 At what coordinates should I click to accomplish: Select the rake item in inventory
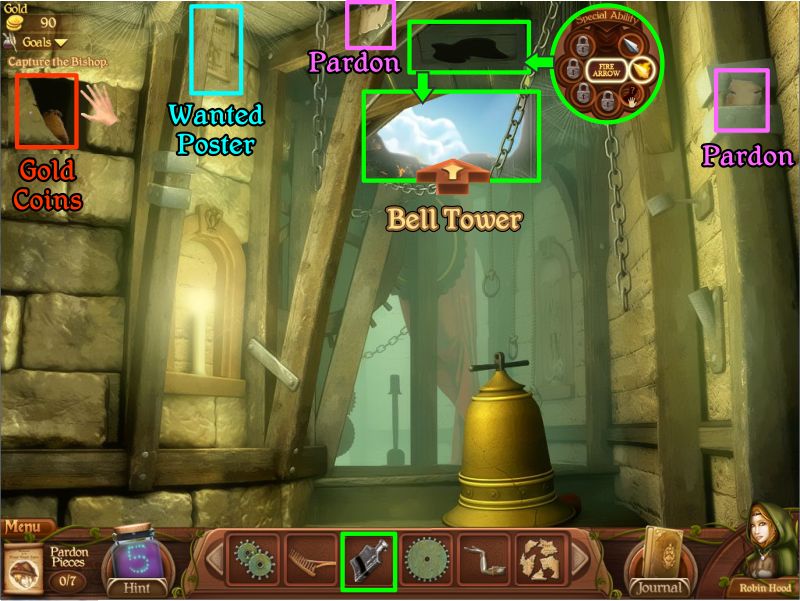pos(309,560)
